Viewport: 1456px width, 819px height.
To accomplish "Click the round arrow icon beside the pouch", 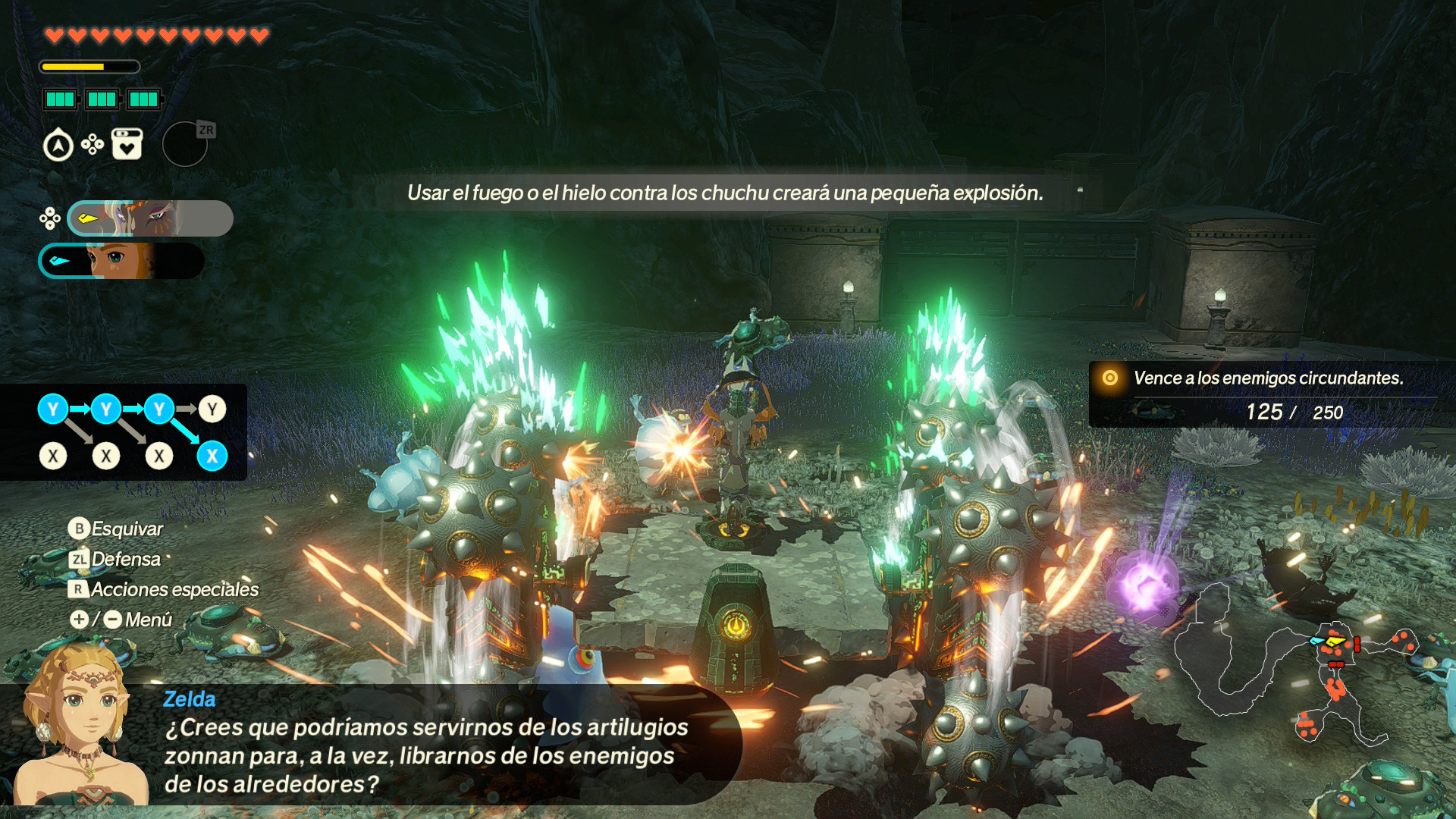I will 58,146.
